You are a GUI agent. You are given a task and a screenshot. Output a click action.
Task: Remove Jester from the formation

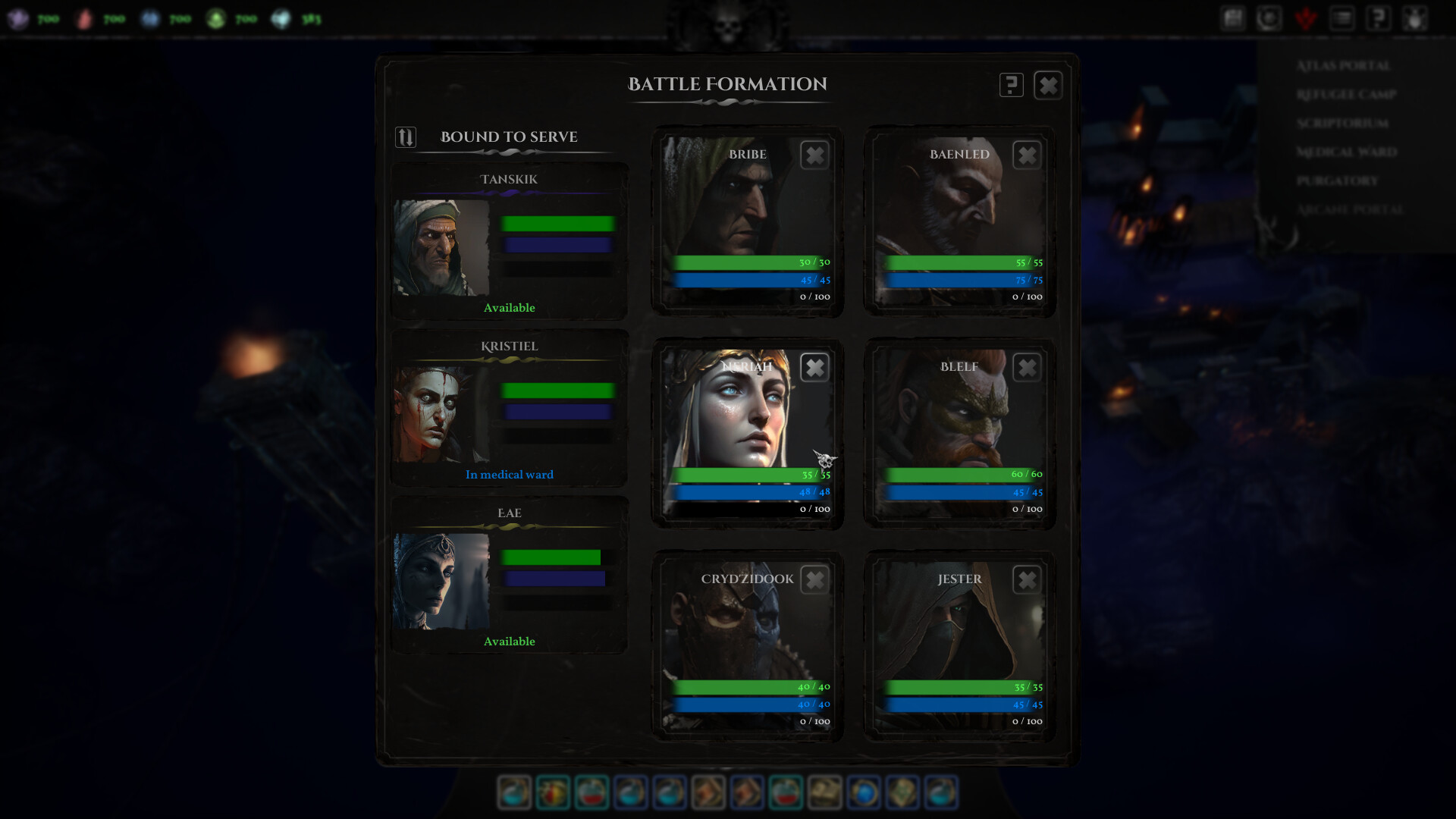(x=1027, y=580)
